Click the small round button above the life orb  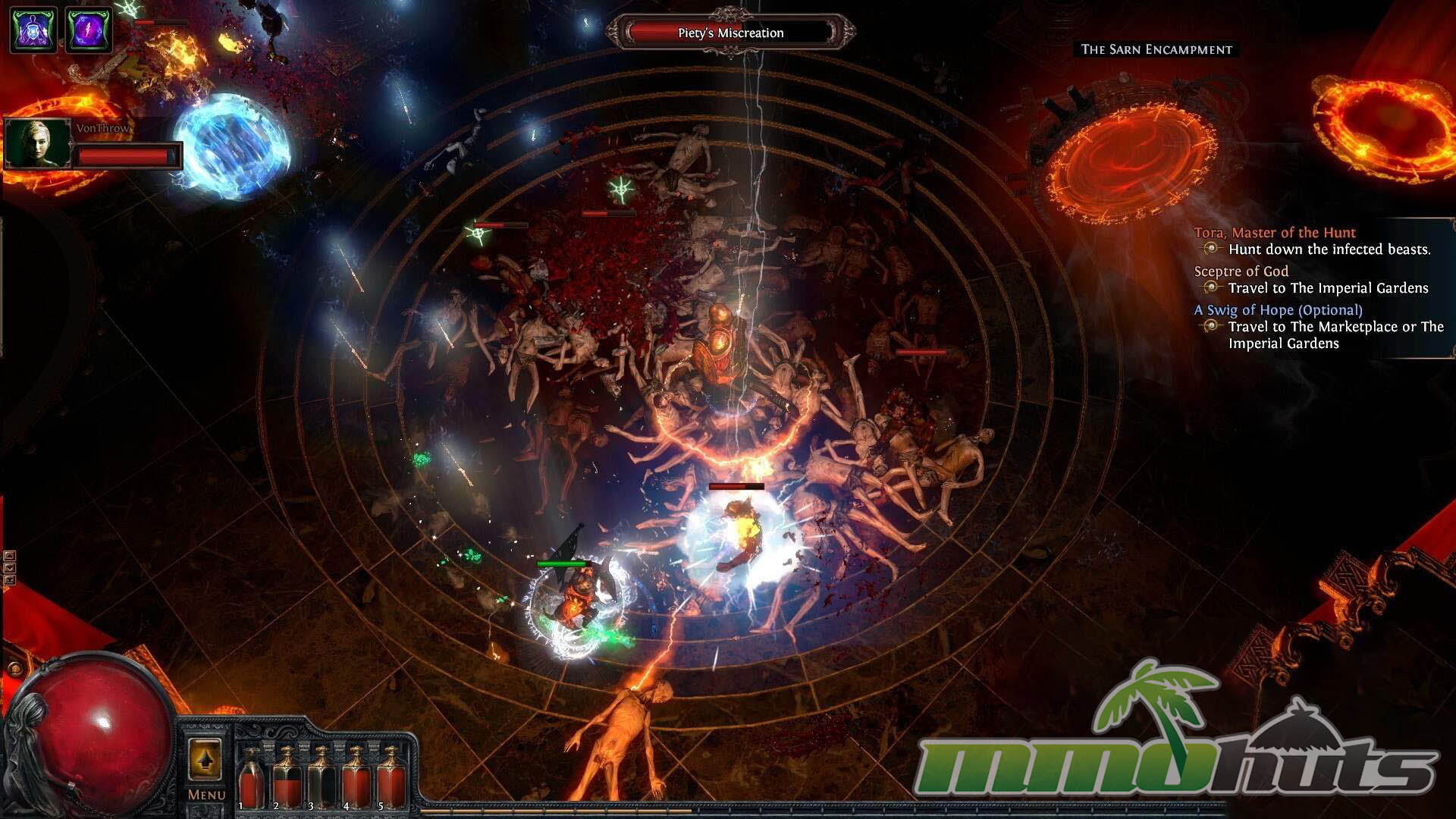click(x=14, y=669)
